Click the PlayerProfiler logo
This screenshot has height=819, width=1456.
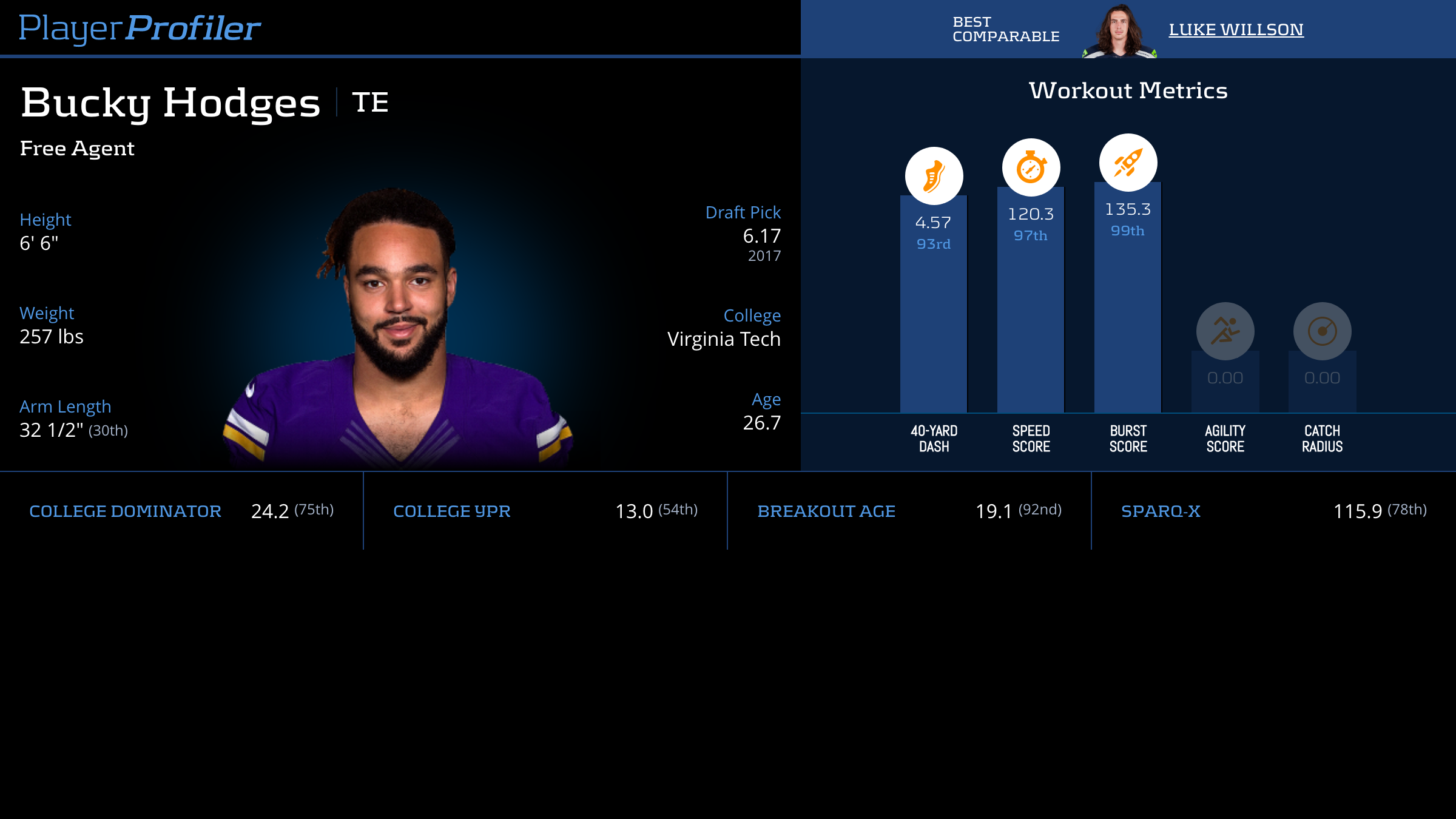140,29
